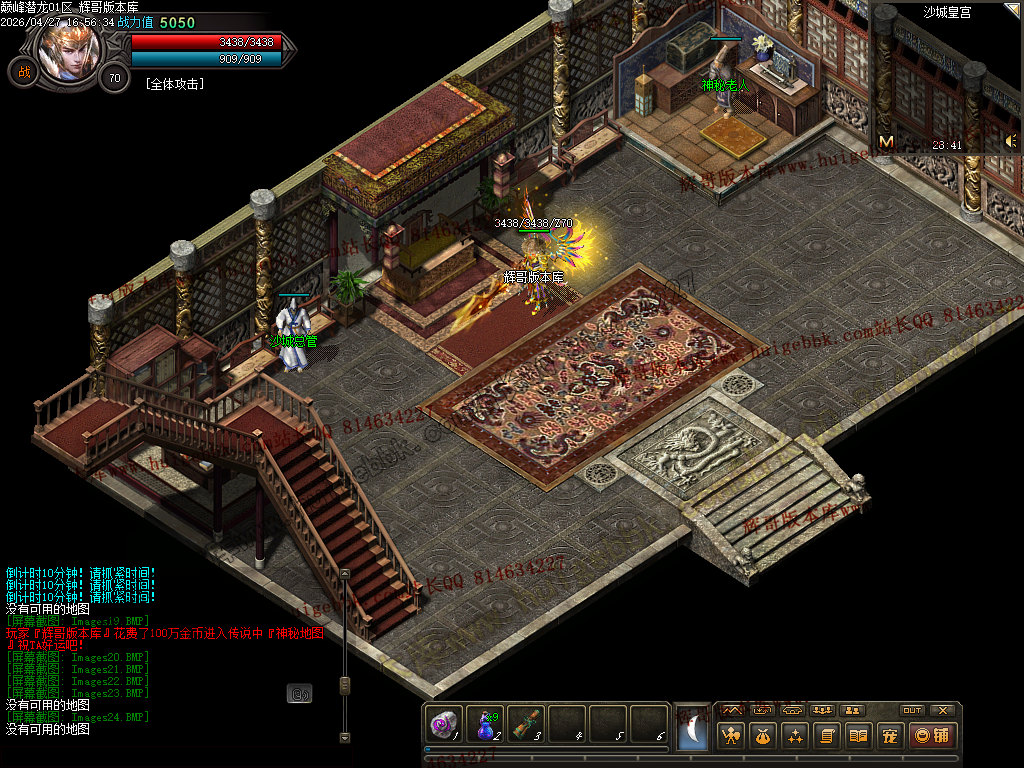Open the open-book button

pyautogui.click(x=858, y=736)
